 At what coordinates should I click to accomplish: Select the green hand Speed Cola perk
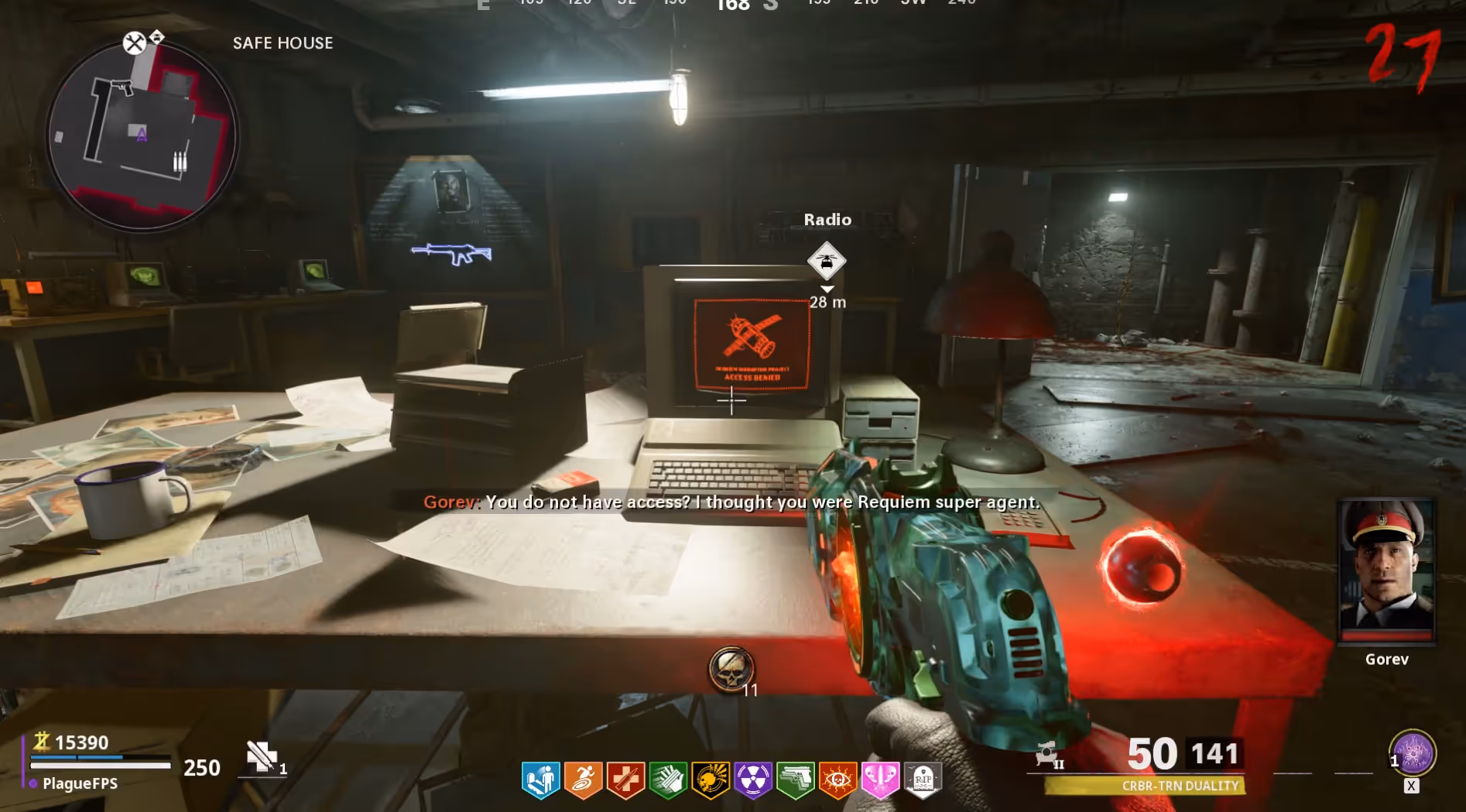click(x=668, y=779)
